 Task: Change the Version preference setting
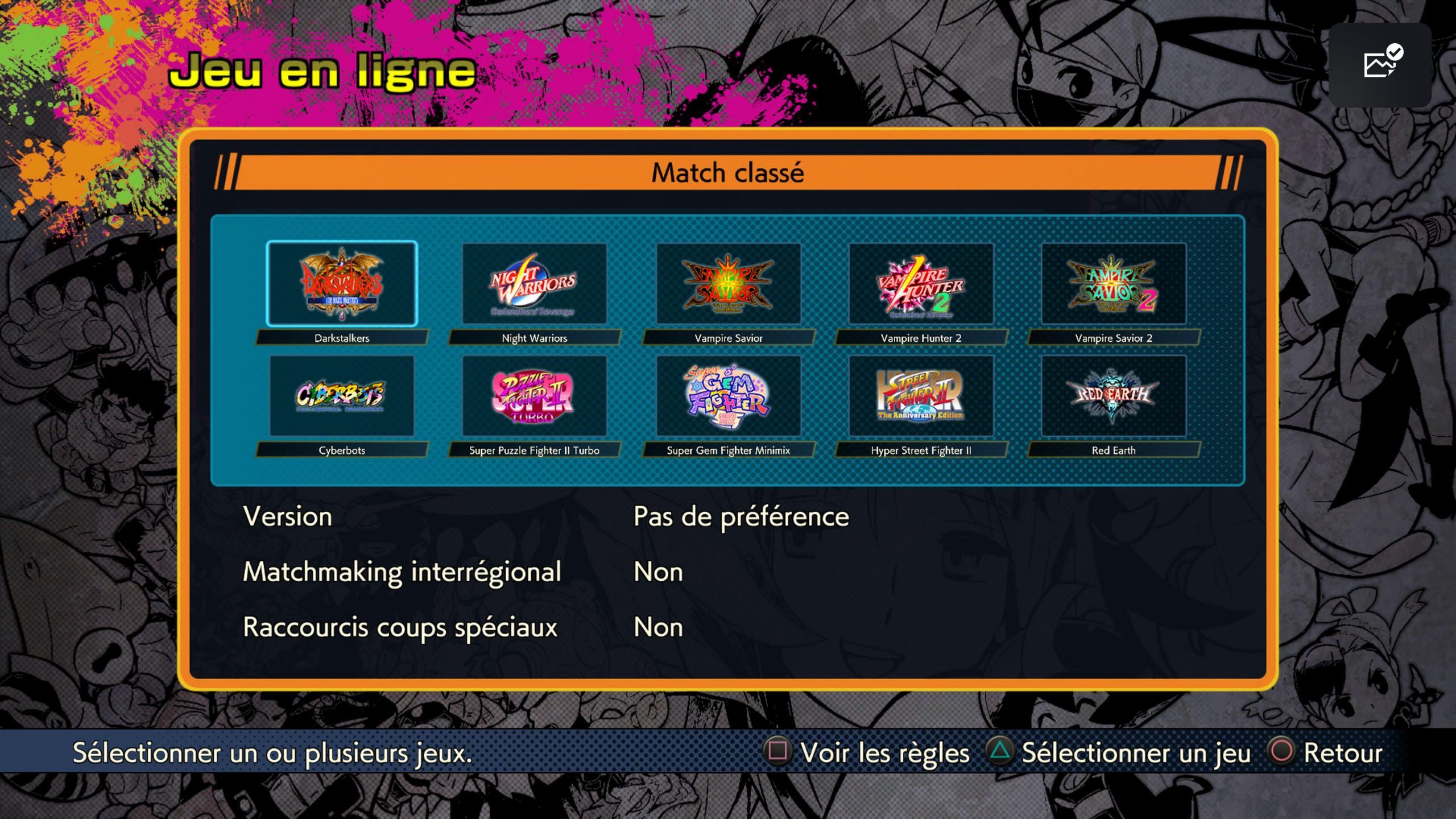741,516
